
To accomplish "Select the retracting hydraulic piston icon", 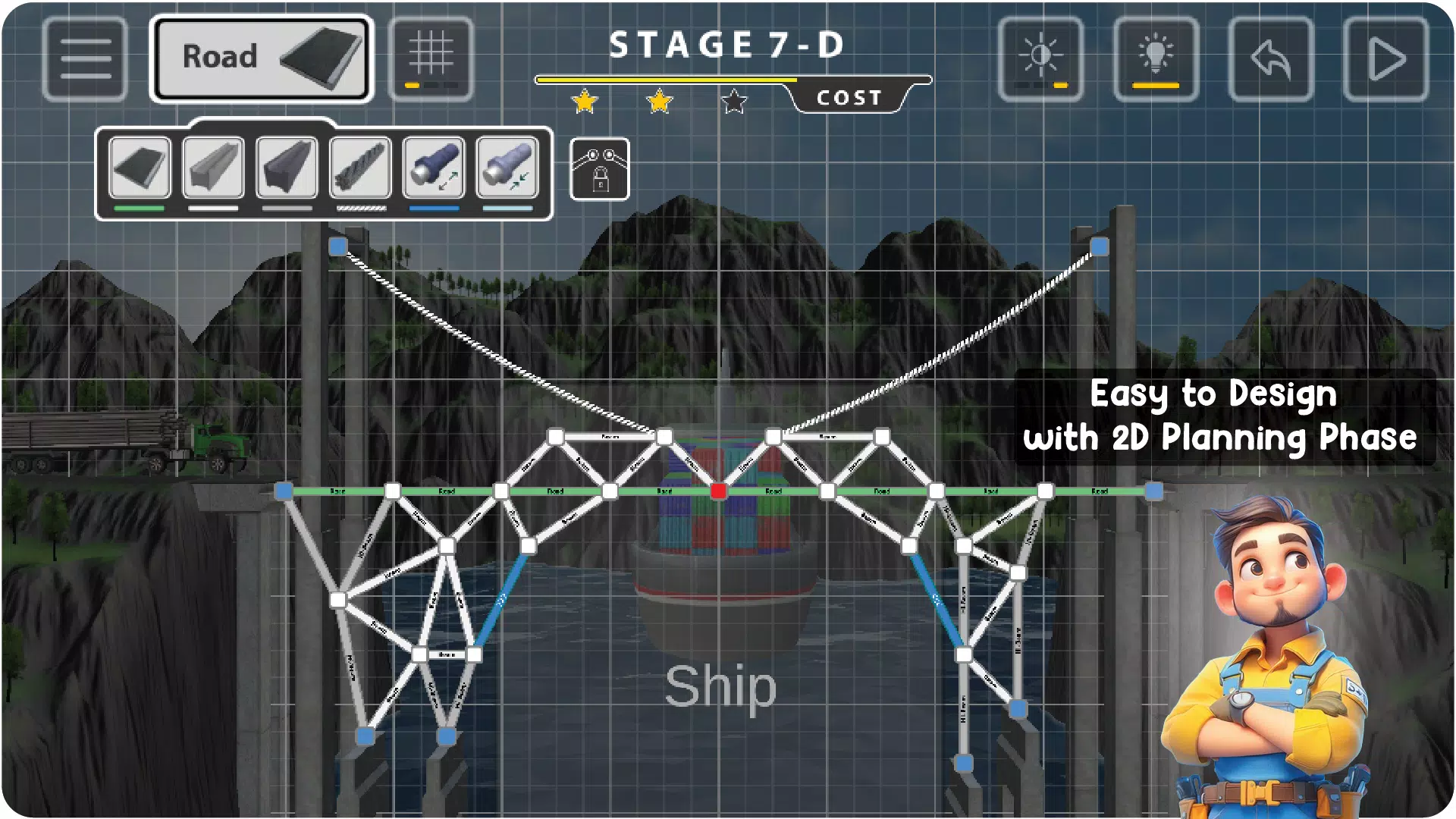I will click(507, 165).
